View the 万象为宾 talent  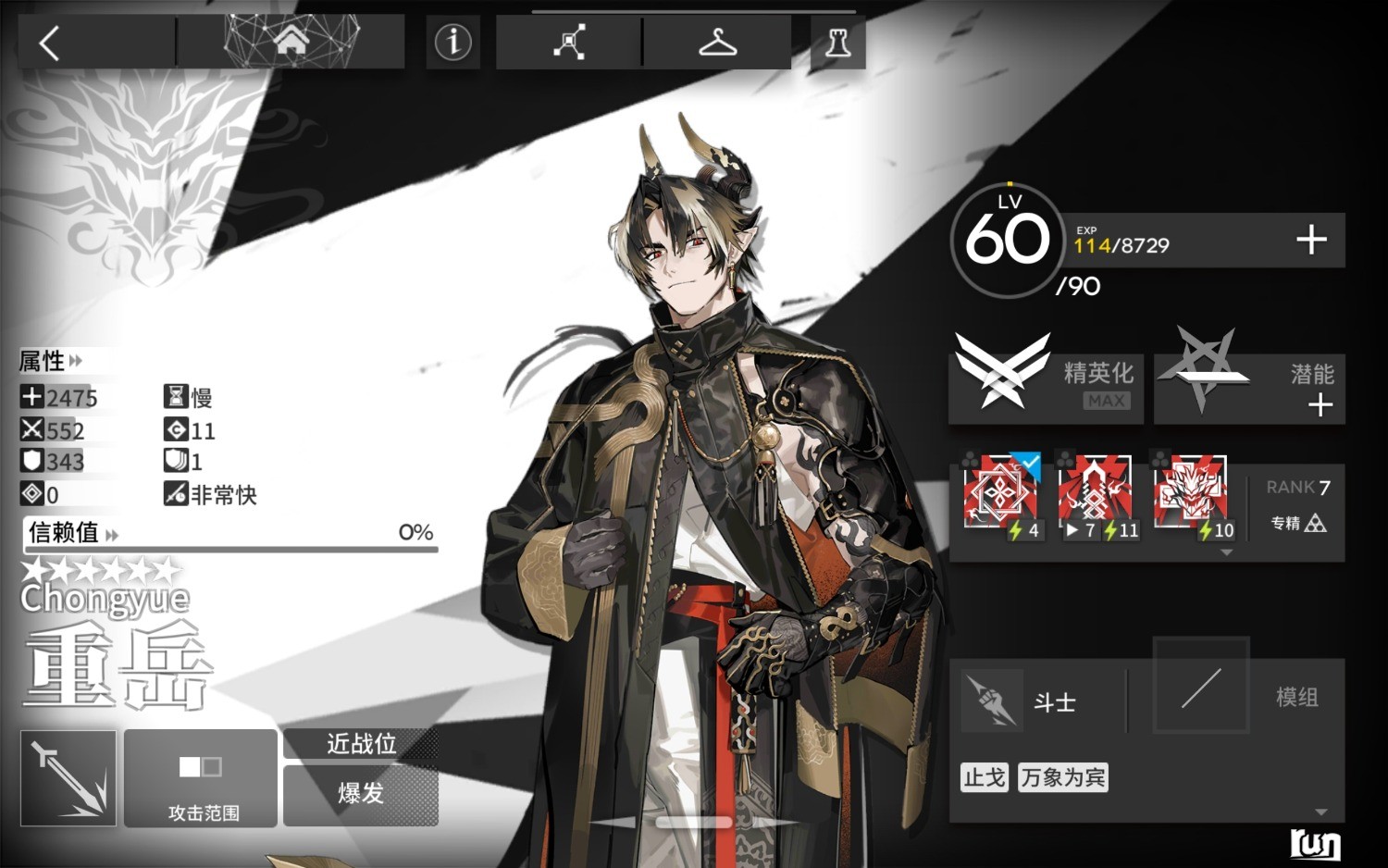pyautogui.click(x=1062, y=777)
